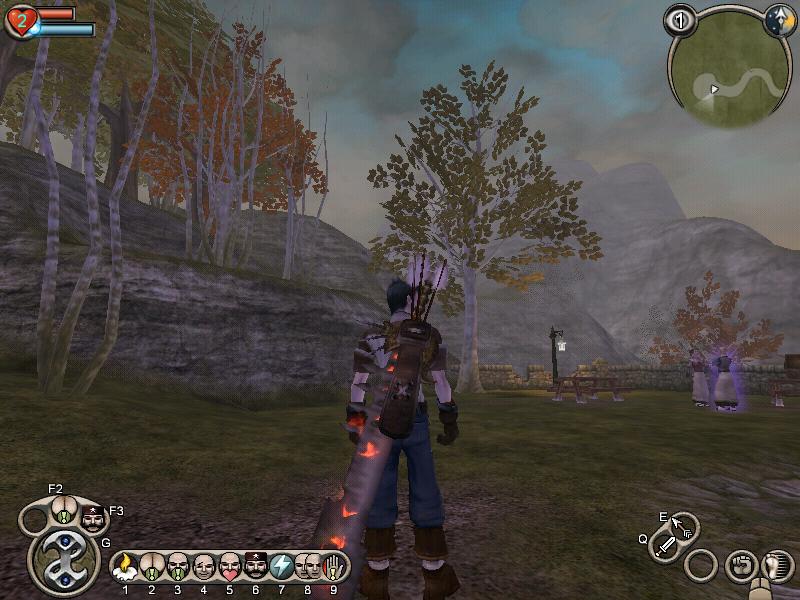Screen dimensions: 800x600
Task: Click the silver spiral Guild Seal emblem
Action: point(63,560)
